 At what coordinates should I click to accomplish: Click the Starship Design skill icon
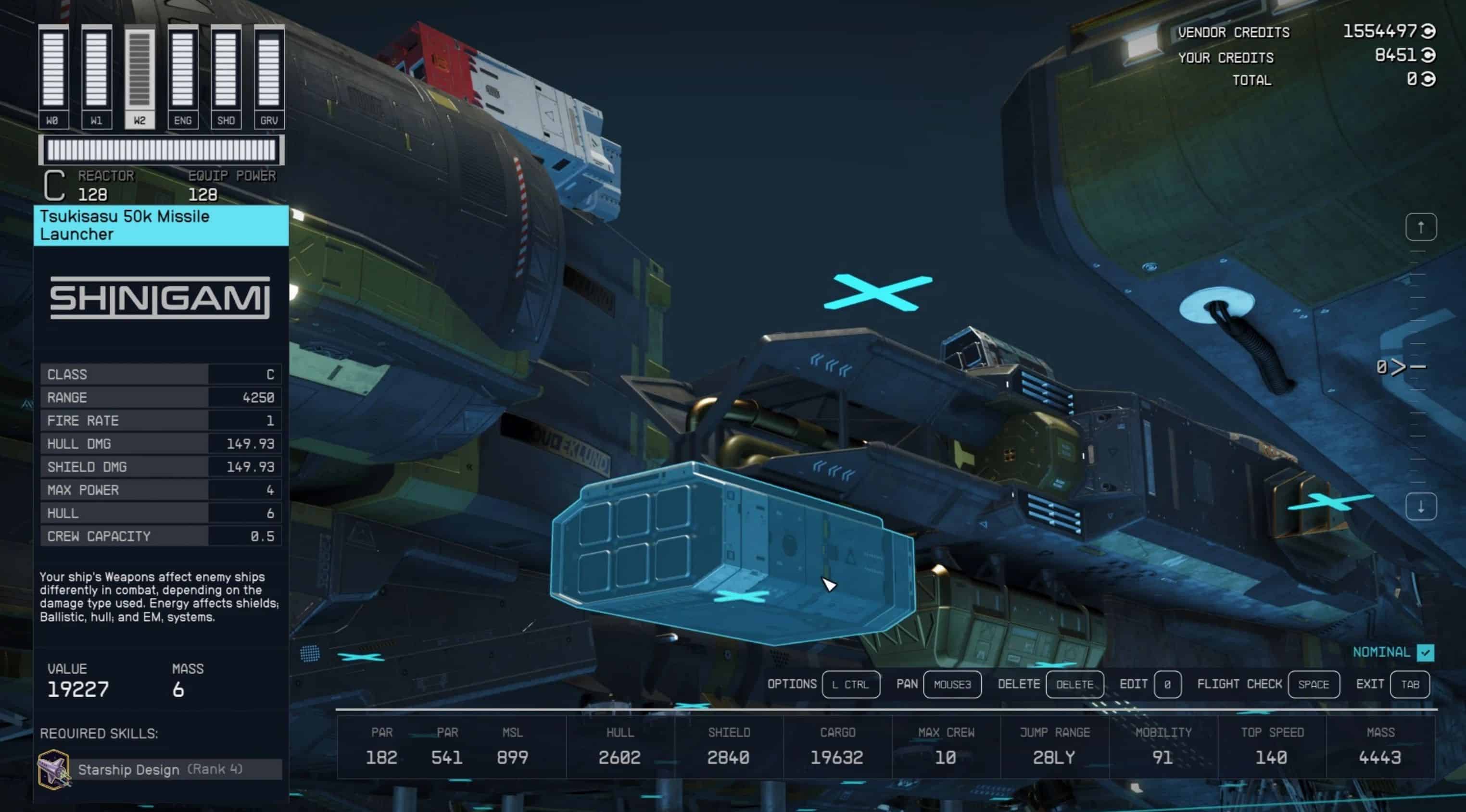click(x=53, y=769)
